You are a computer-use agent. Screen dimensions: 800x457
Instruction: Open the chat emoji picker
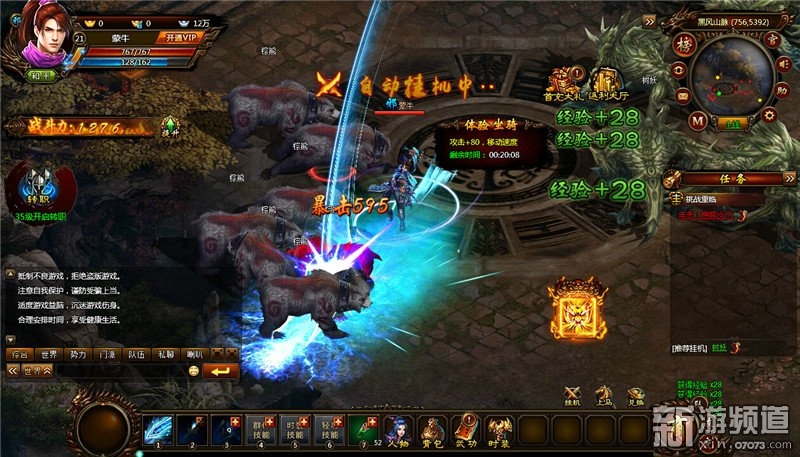tap(193, 371)
